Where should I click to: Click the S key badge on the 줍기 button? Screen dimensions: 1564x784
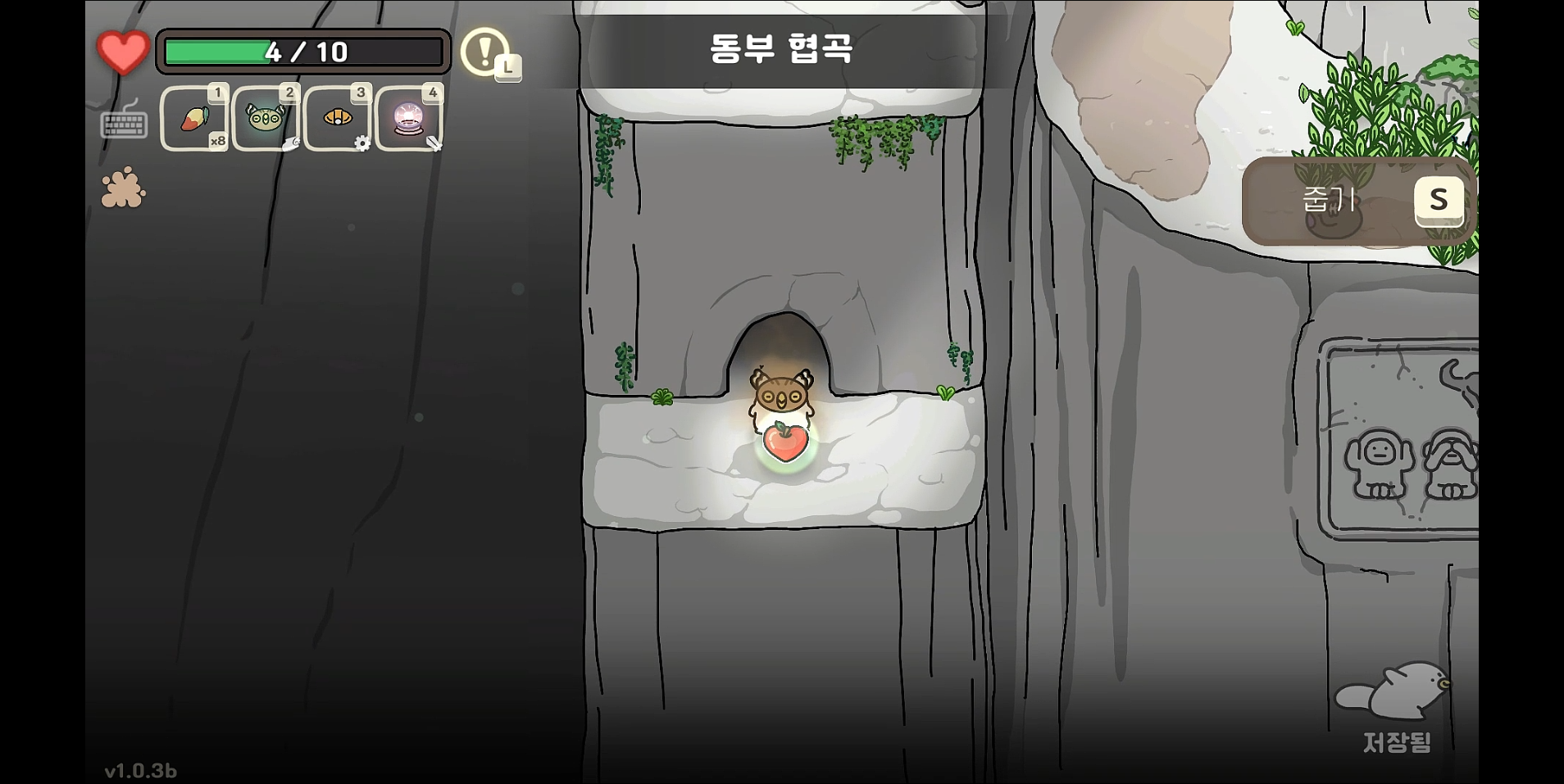(x=1439, y=200)
